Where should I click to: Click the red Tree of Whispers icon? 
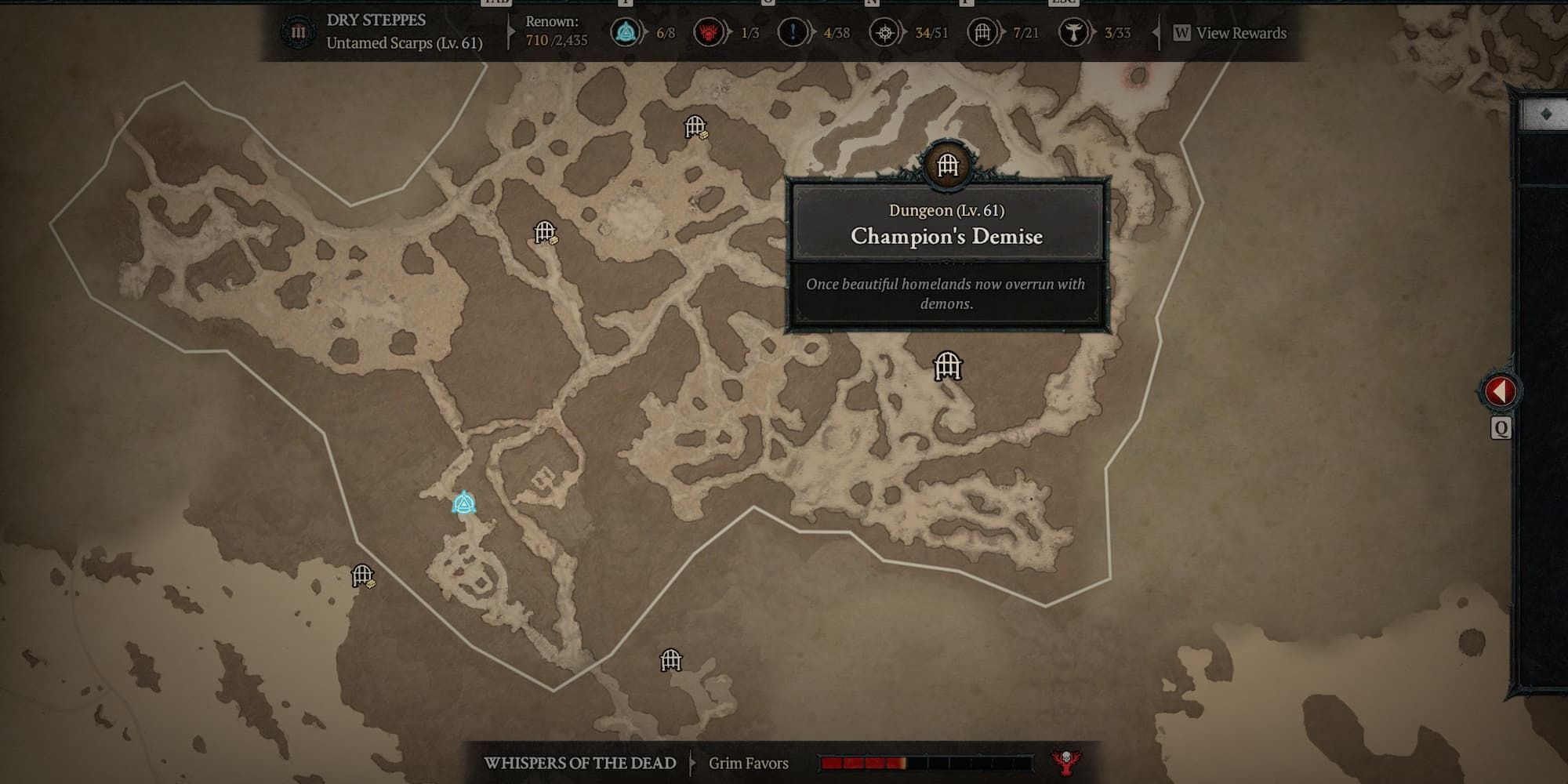coord(1066,761)
